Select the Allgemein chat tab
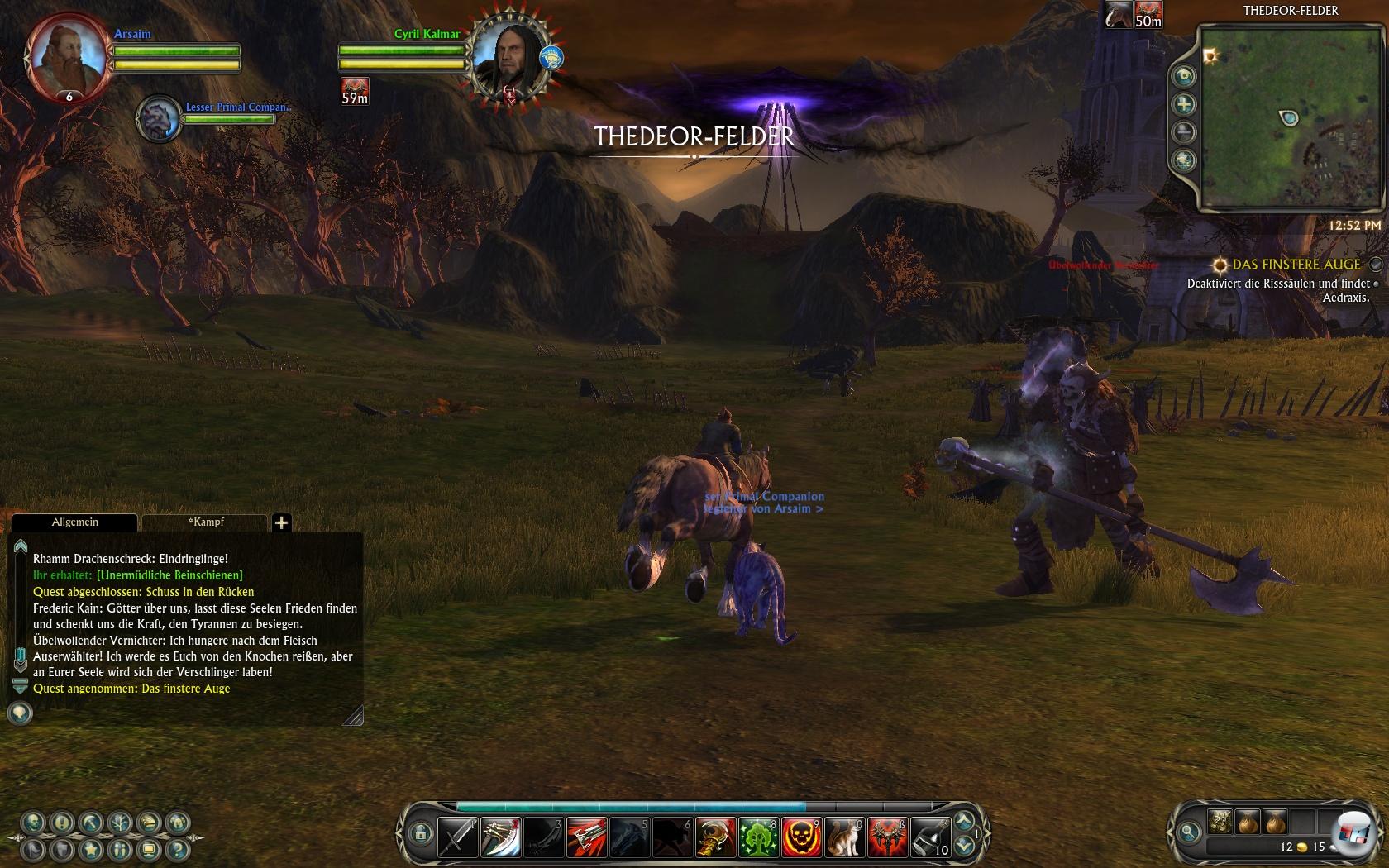The height and width of the screenshot is (868, 1389). coord(74,522)
